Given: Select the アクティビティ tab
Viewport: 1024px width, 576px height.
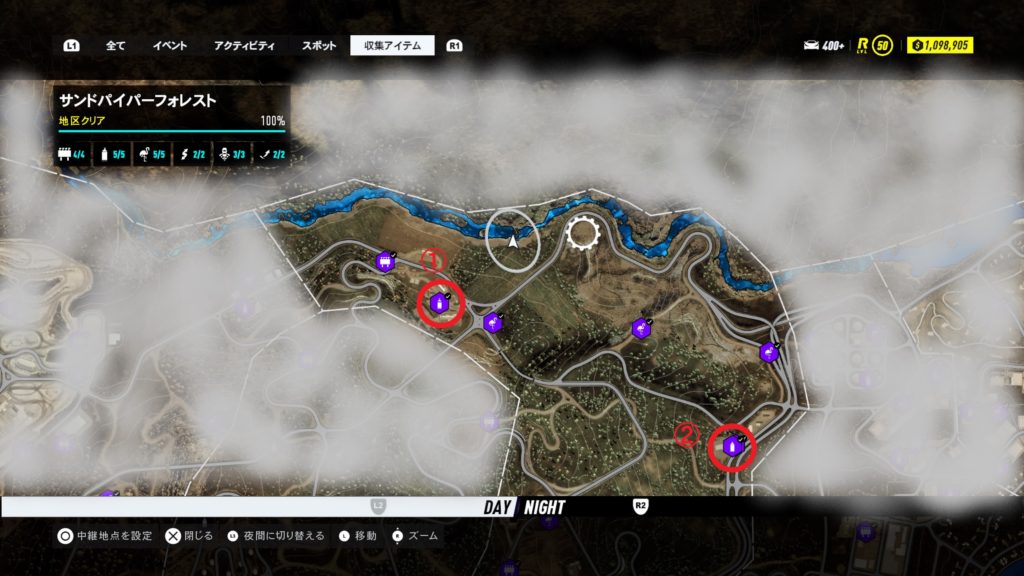Looking at the screenshot, I should [244, 45].
